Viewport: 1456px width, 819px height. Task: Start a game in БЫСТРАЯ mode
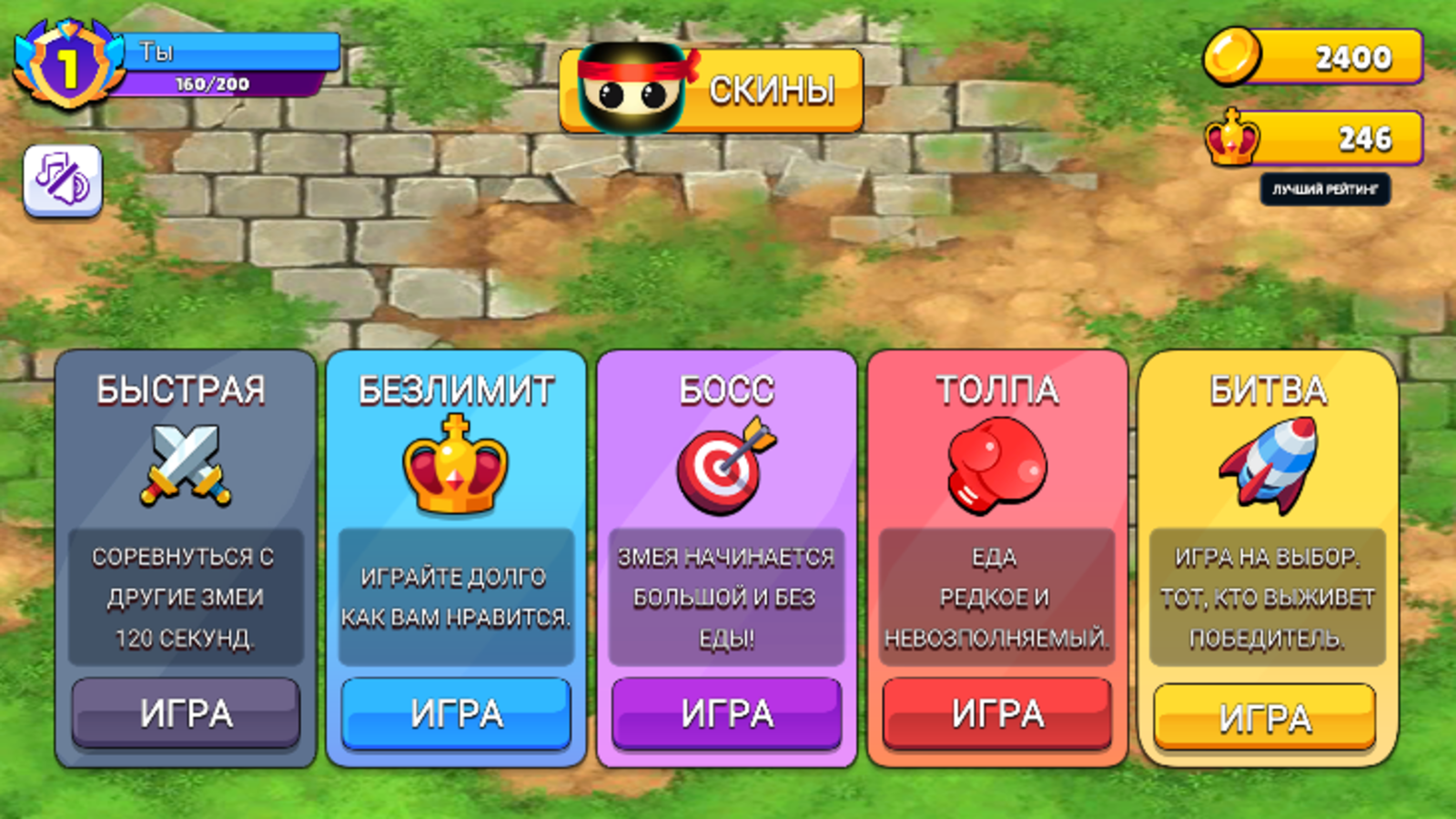[185, 713]
